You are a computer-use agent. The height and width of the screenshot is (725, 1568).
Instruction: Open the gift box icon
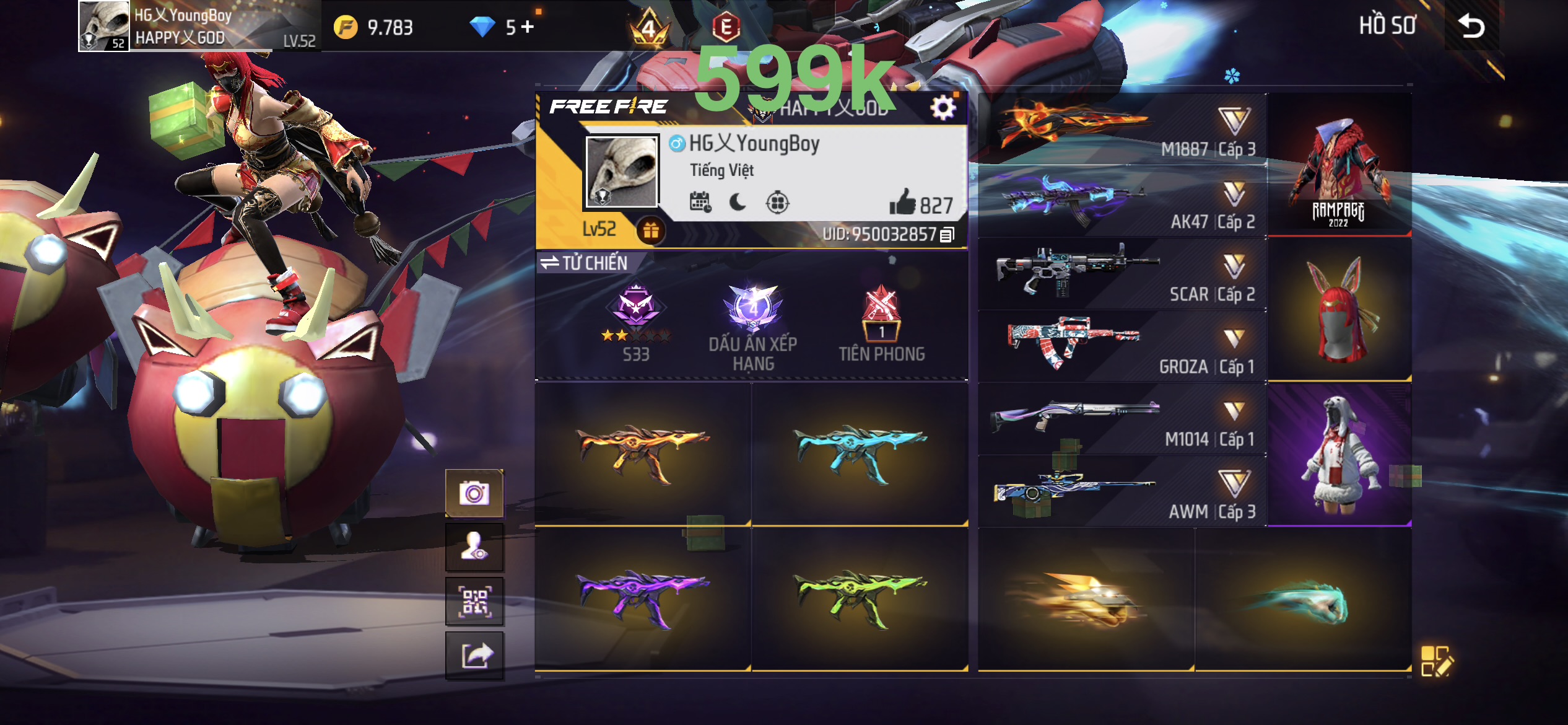tap(650, 231)
